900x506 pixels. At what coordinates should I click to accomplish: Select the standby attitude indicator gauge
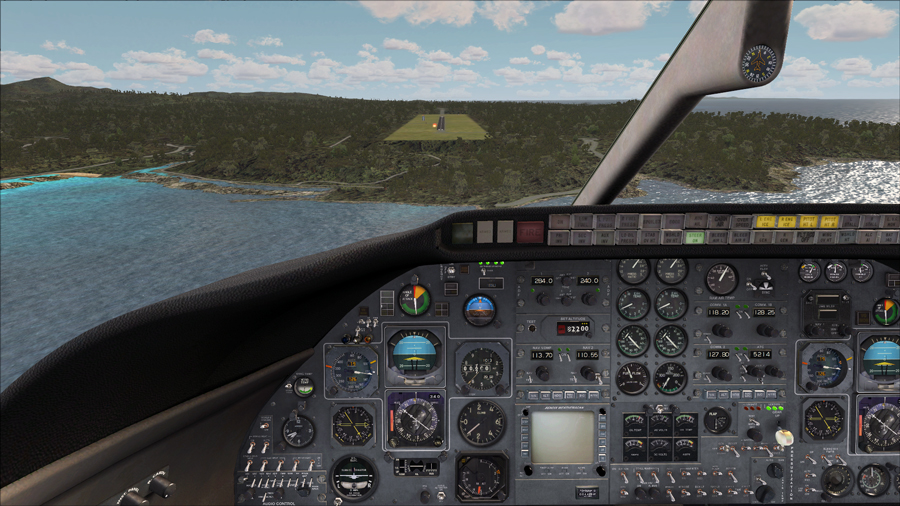tap(480, 309)
